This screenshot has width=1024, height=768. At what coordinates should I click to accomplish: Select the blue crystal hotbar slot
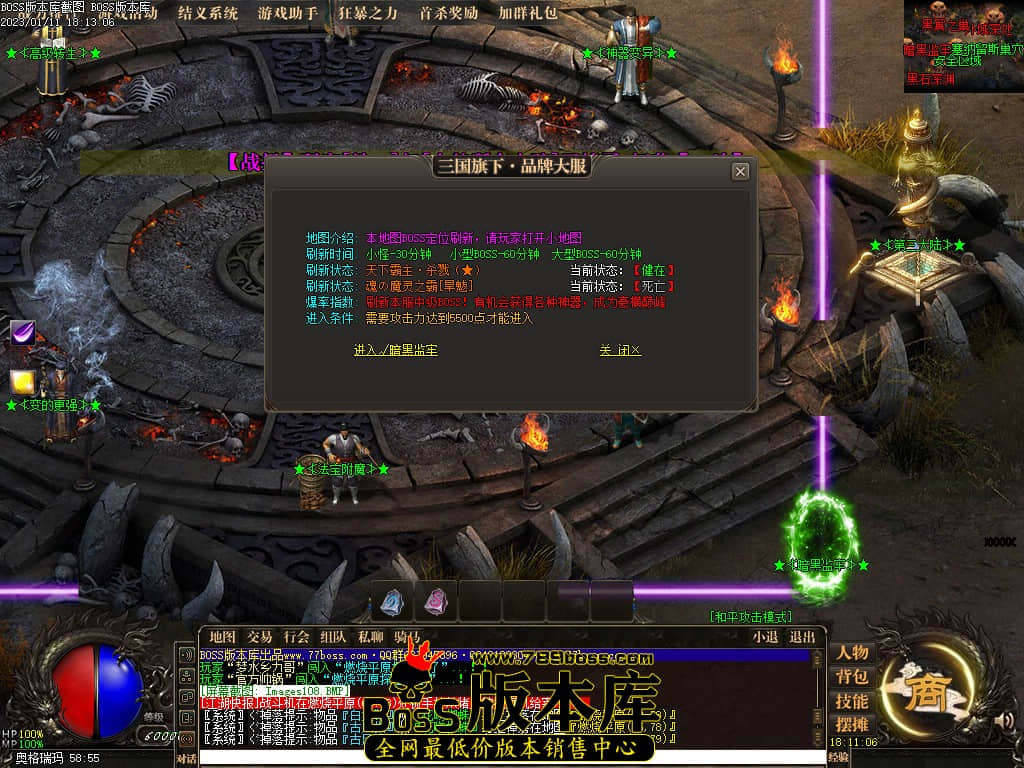391,601
